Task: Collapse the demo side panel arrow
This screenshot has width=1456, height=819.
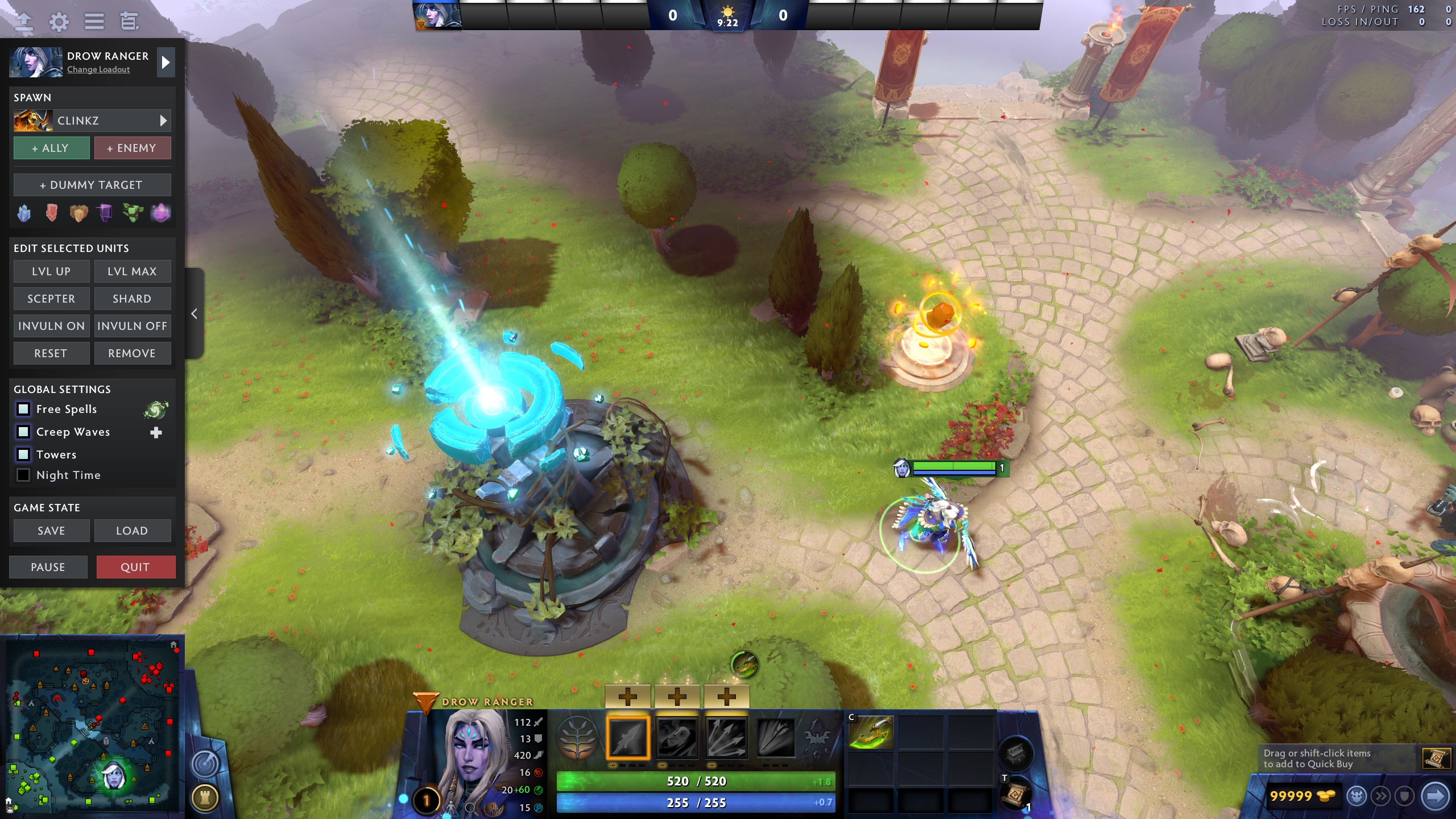Action: tap(194, 313)
